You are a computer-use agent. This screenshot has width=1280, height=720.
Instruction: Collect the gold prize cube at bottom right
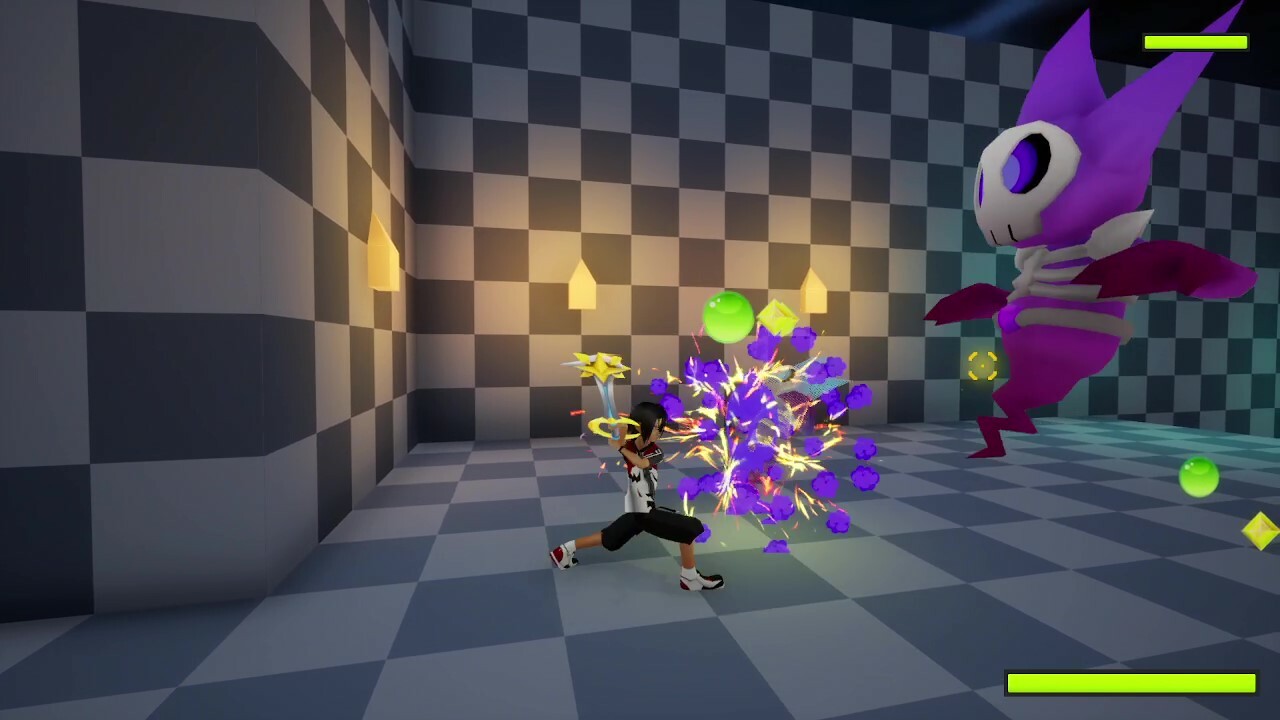tap(1256, 529)
